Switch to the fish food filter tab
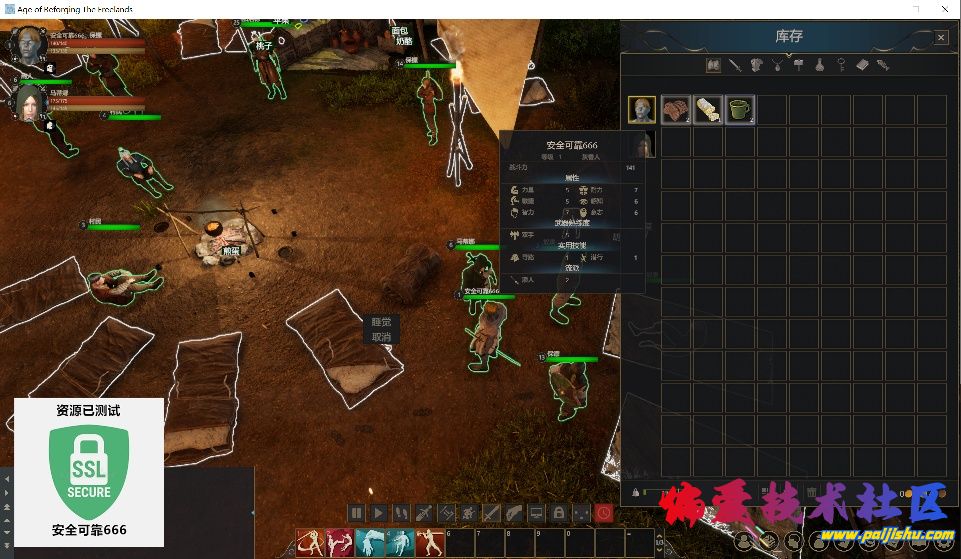961x559 pixels. [883, 65]
